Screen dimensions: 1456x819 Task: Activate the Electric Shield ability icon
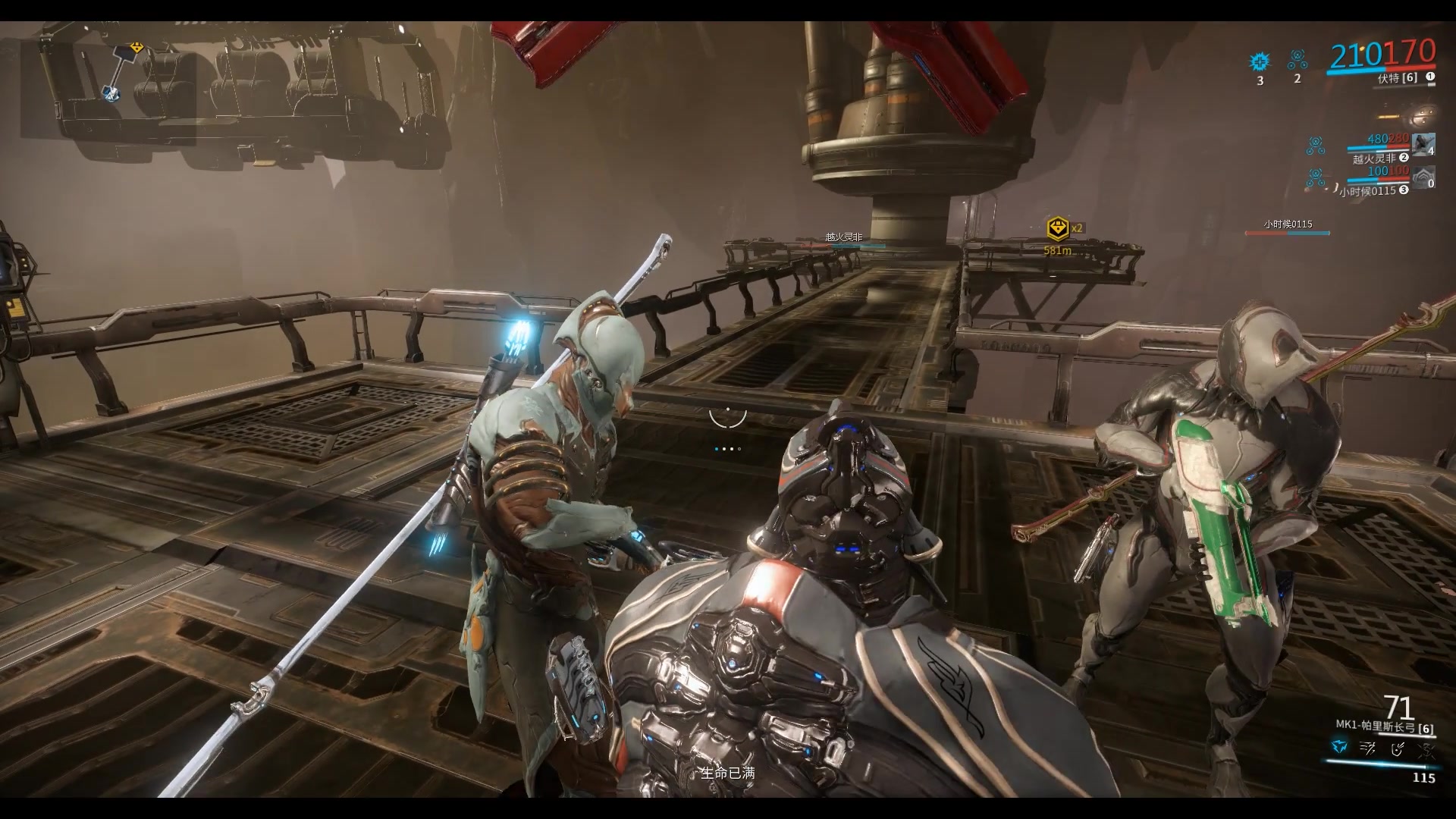(1398, 748)
